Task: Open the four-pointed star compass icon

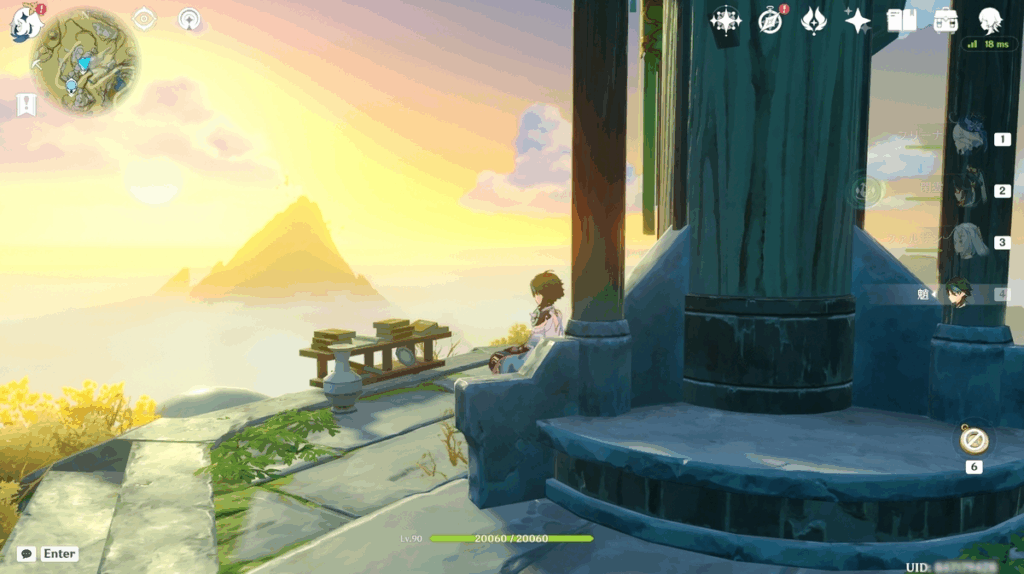Action: (725, 20)
